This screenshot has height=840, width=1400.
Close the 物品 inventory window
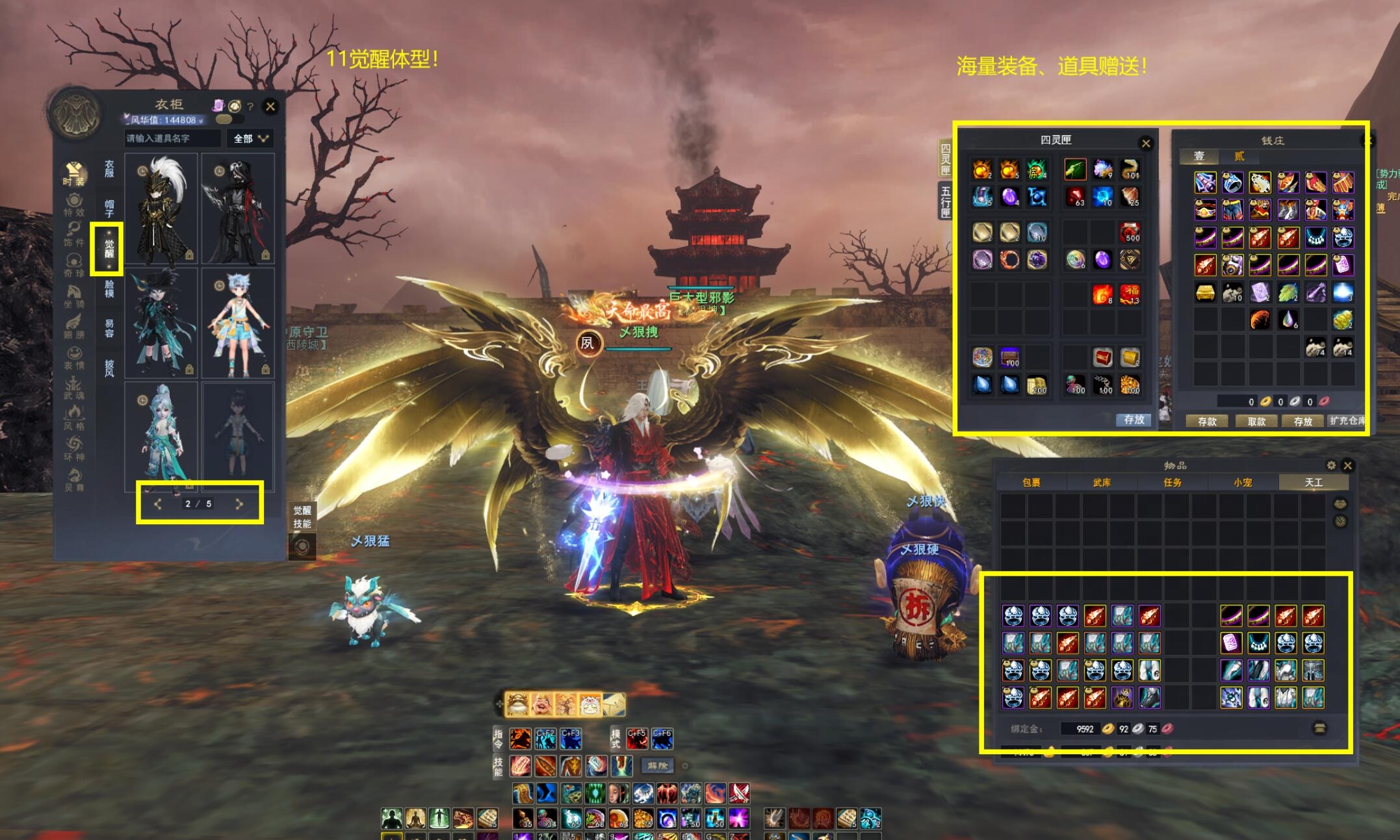coord(1347,465)
